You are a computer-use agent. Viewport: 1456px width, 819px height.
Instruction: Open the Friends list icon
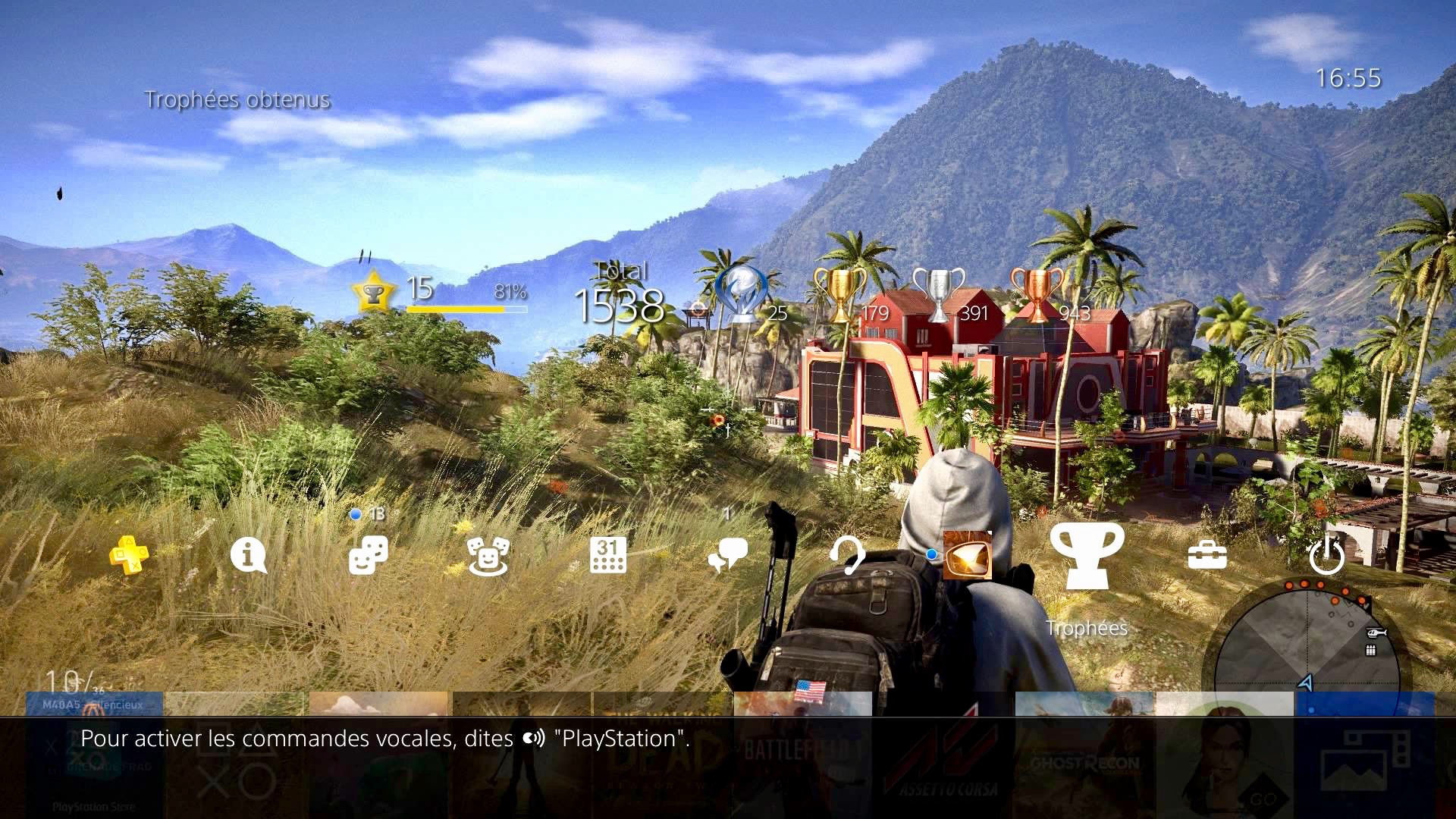pos(369,556)
